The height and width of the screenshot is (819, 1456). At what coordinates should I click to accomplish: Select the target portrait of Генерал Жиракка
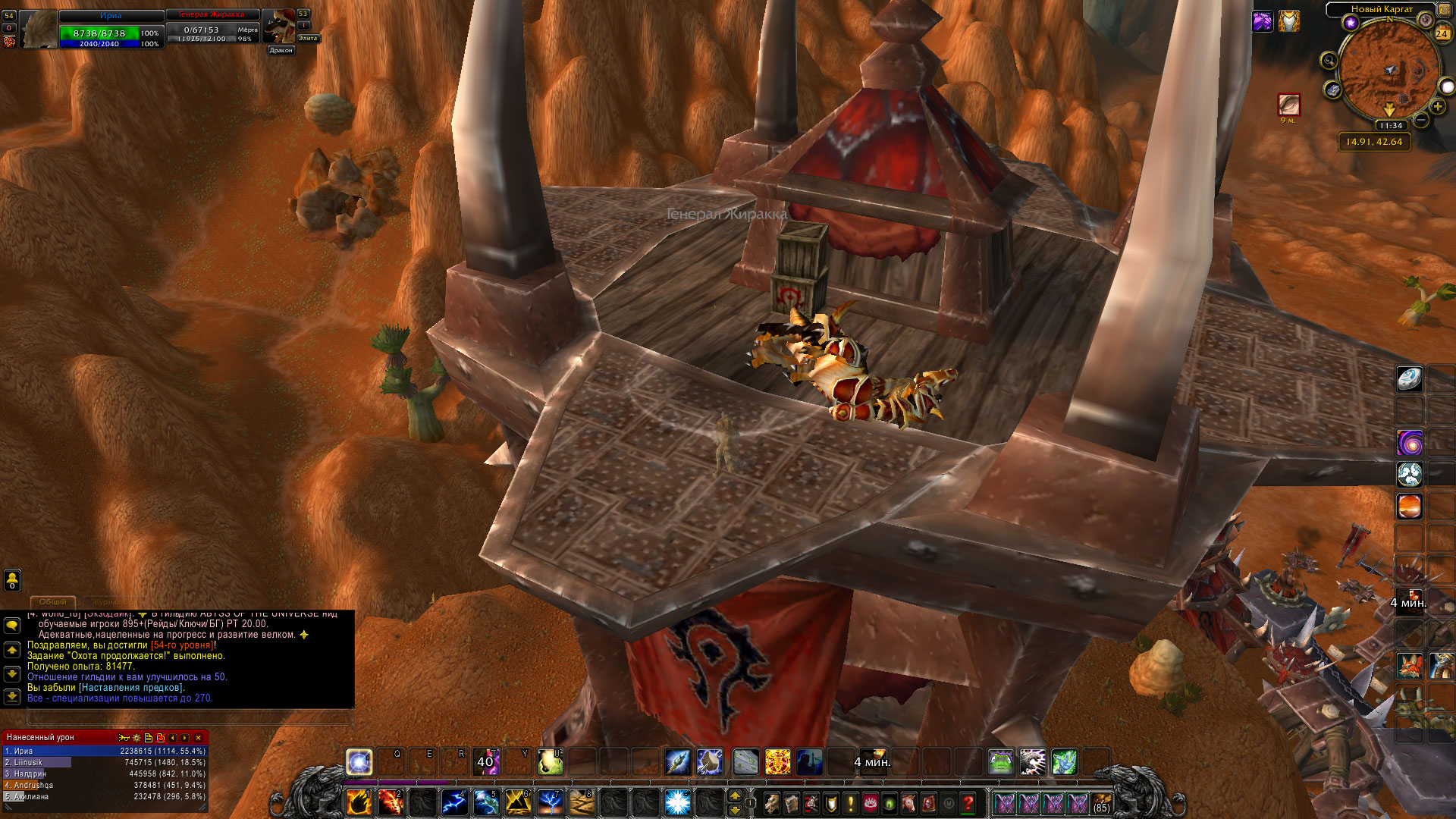coord(278,27)
